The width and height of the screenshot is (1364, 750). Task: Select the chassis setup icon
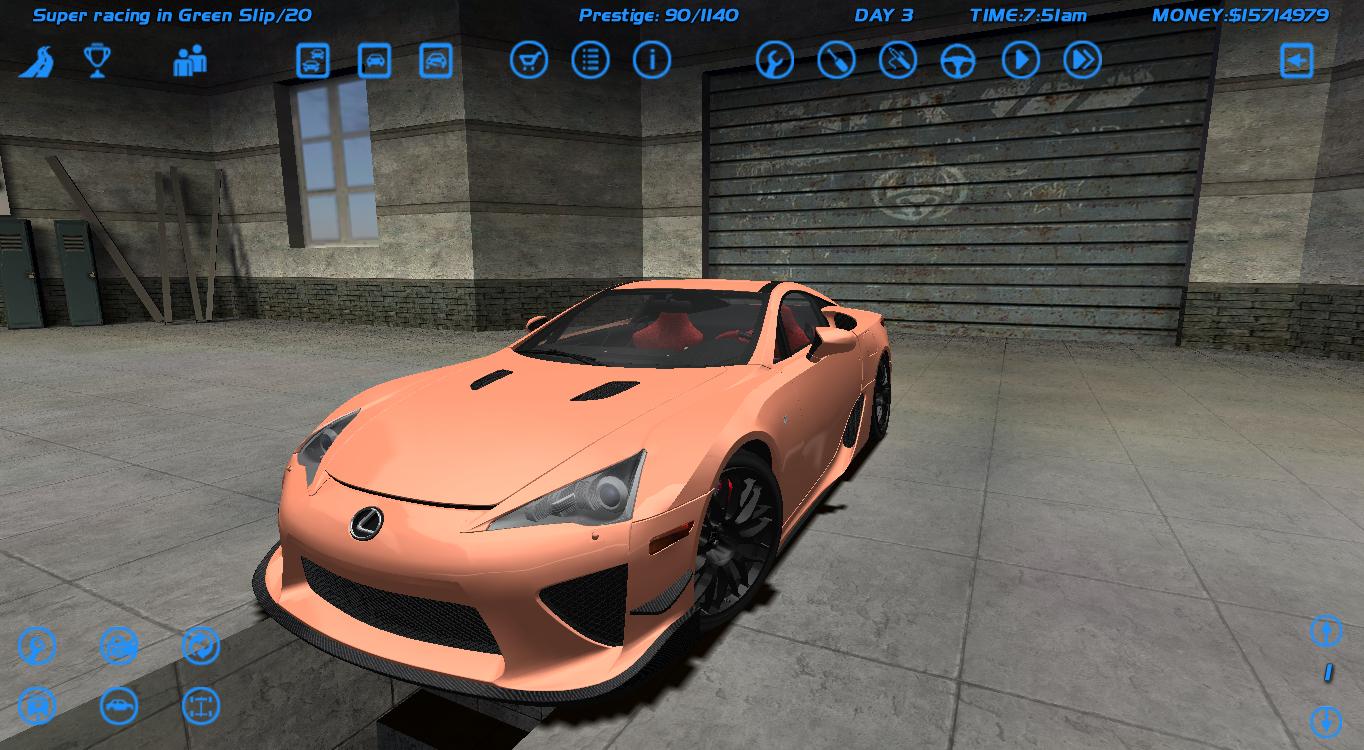200,705
